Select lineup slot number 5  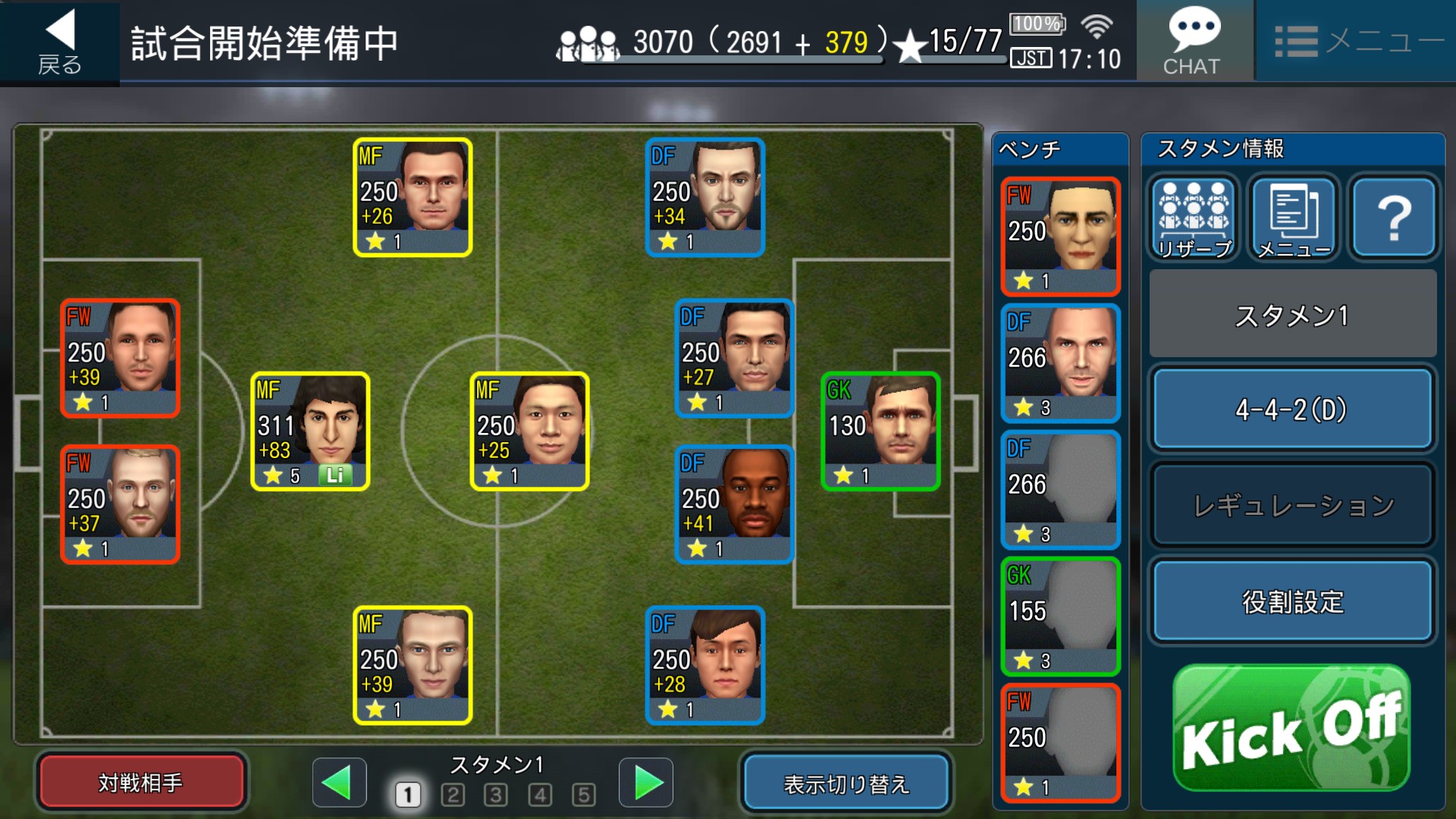(x=583, y=795)
